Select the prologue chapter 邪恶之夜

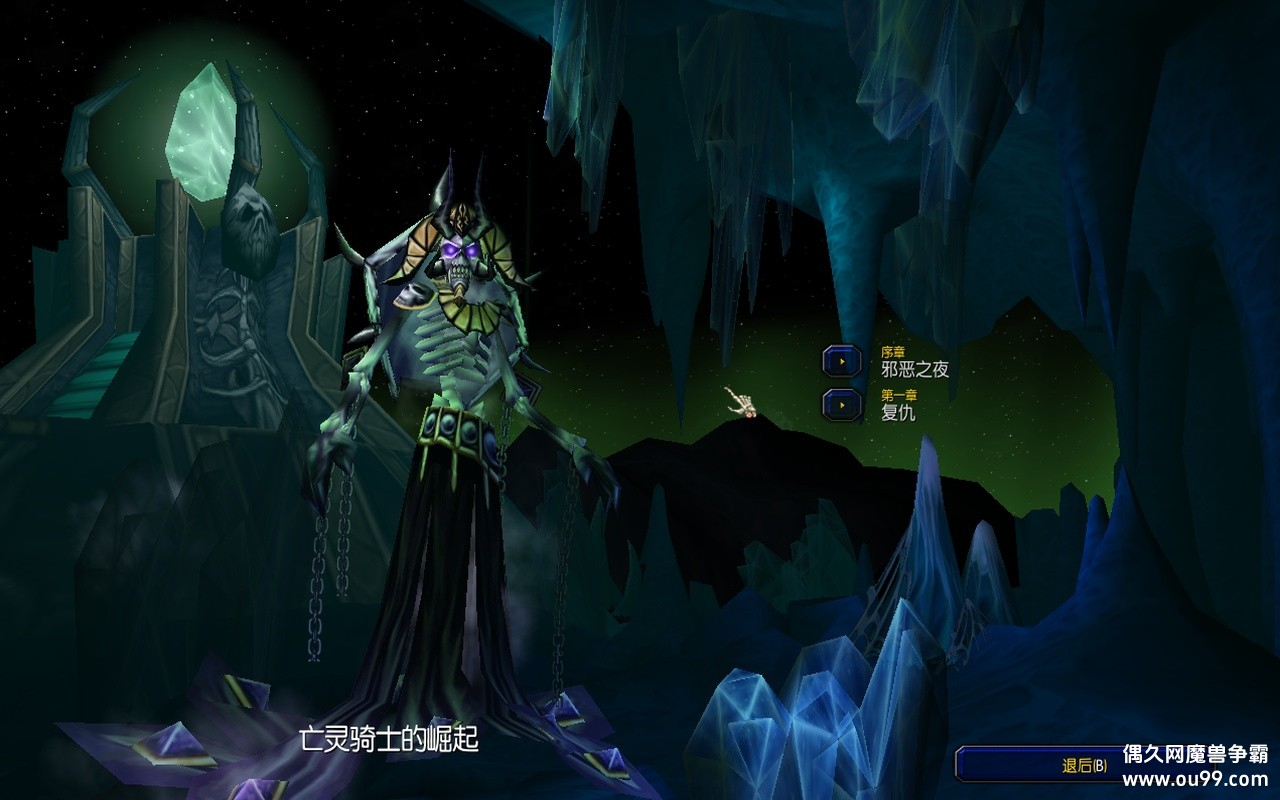842,361
